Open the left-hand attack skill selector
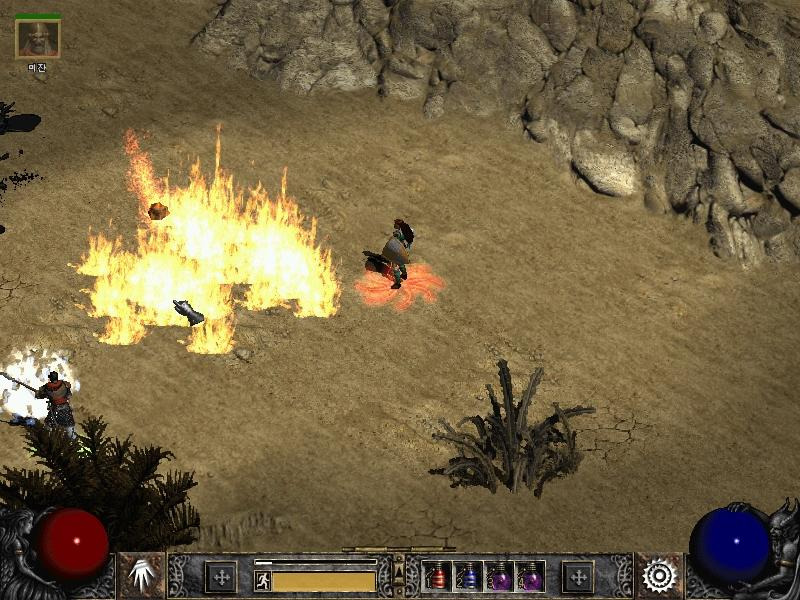The width and height of the screenshot is (800, 600). pyautogui.click(x=141, y=576)
